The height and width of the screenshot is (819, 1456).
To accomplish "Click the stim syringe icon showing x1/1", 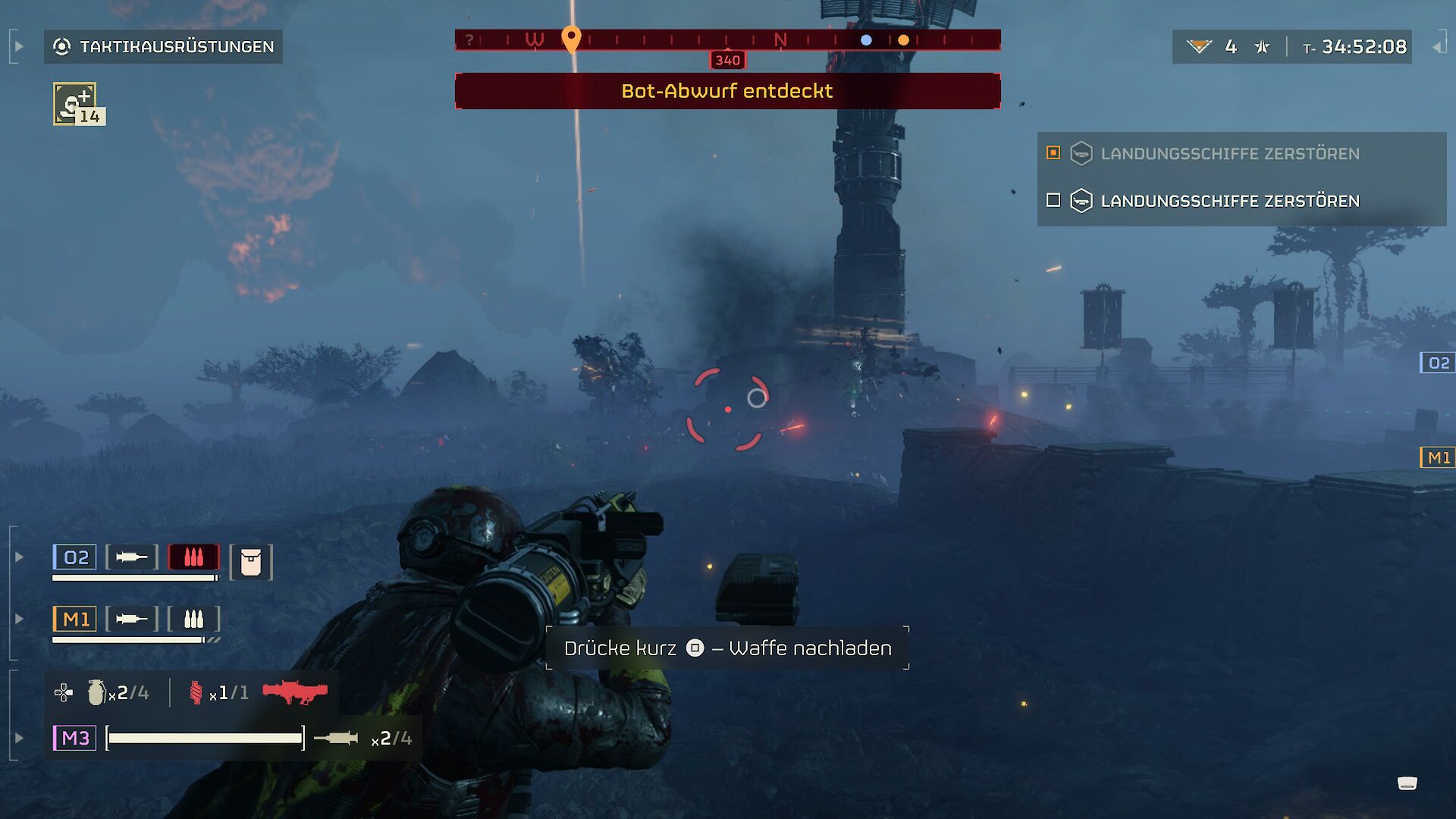I will [197, 691].
